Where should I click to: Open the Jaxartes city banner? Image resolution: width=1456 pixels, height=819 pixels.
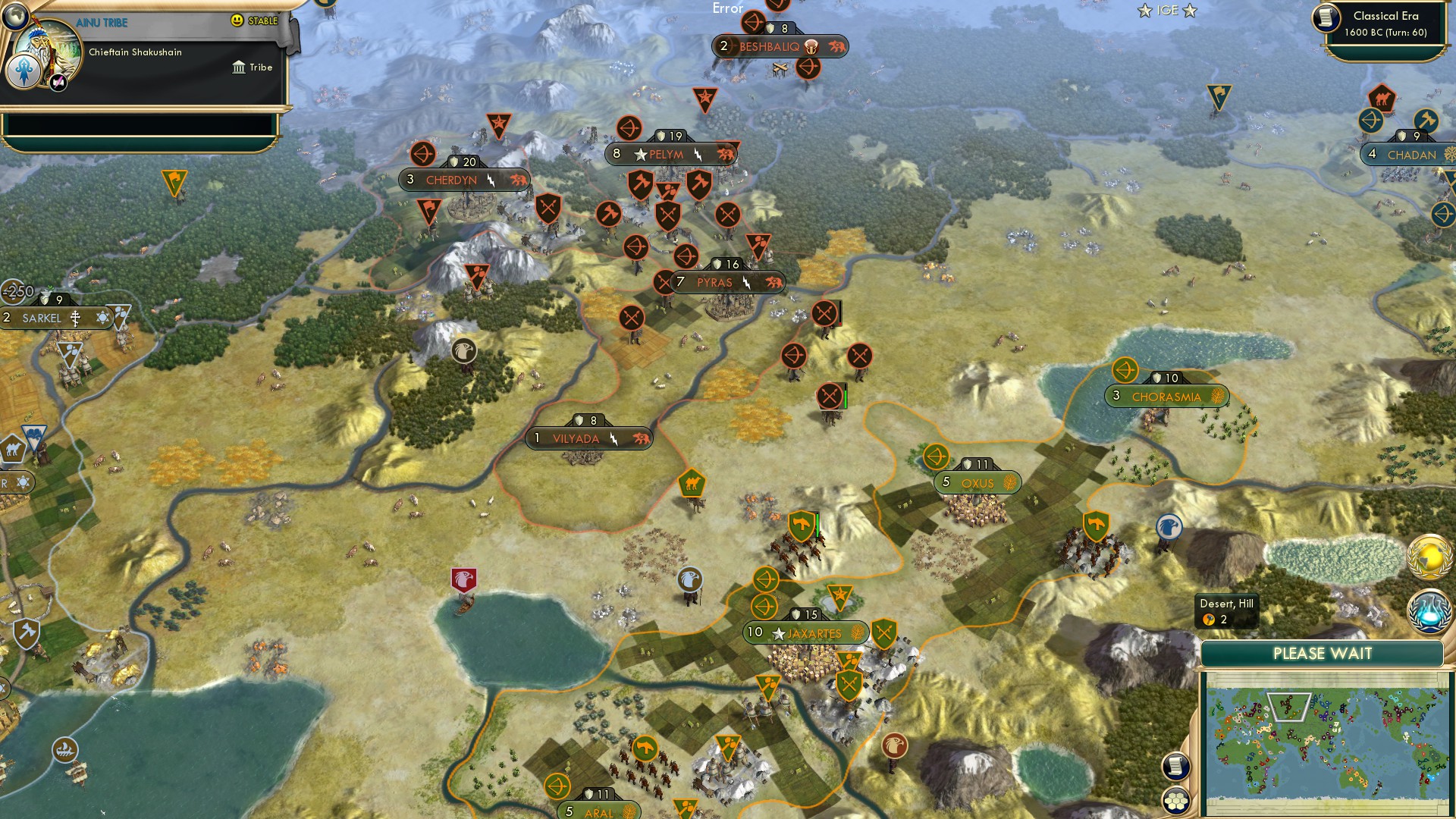[x=806, y=631]
